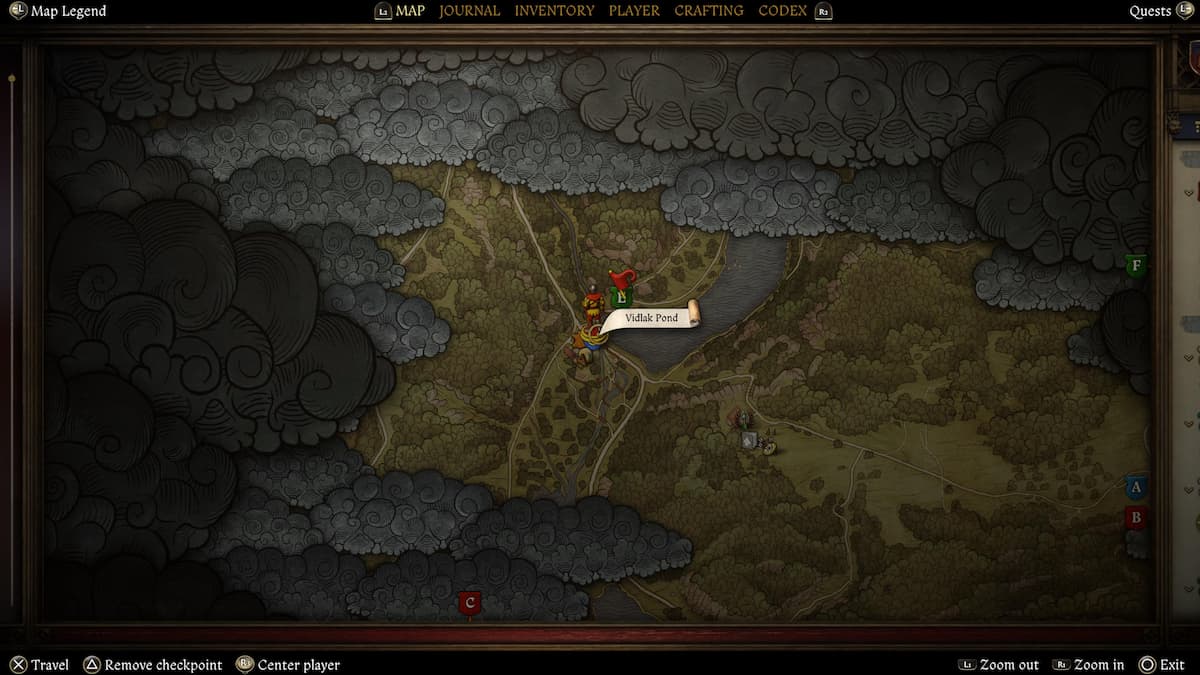
Task: Zoom in the map
Action: coord(1099,665)
